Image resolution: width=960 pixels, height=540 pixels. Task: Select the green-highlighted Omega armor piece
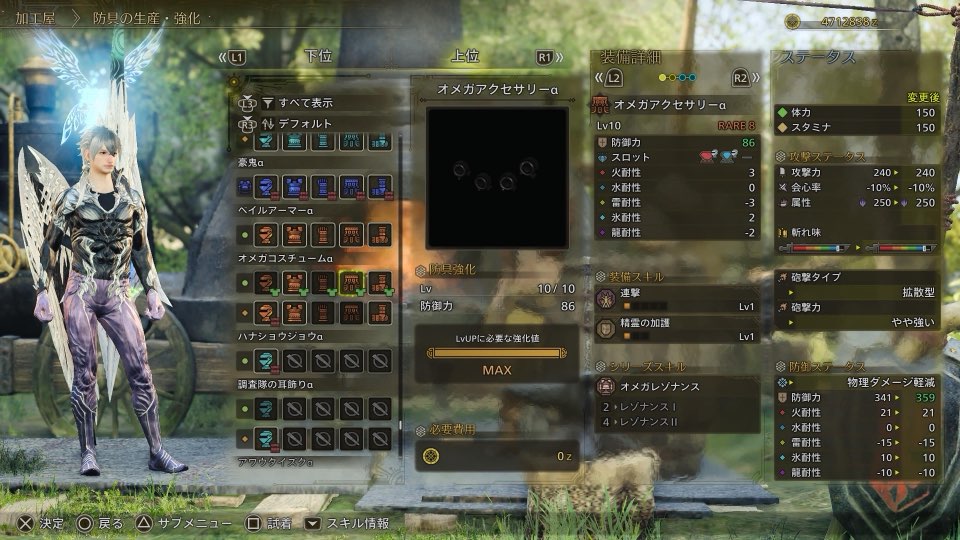click(x=351, y=282)
